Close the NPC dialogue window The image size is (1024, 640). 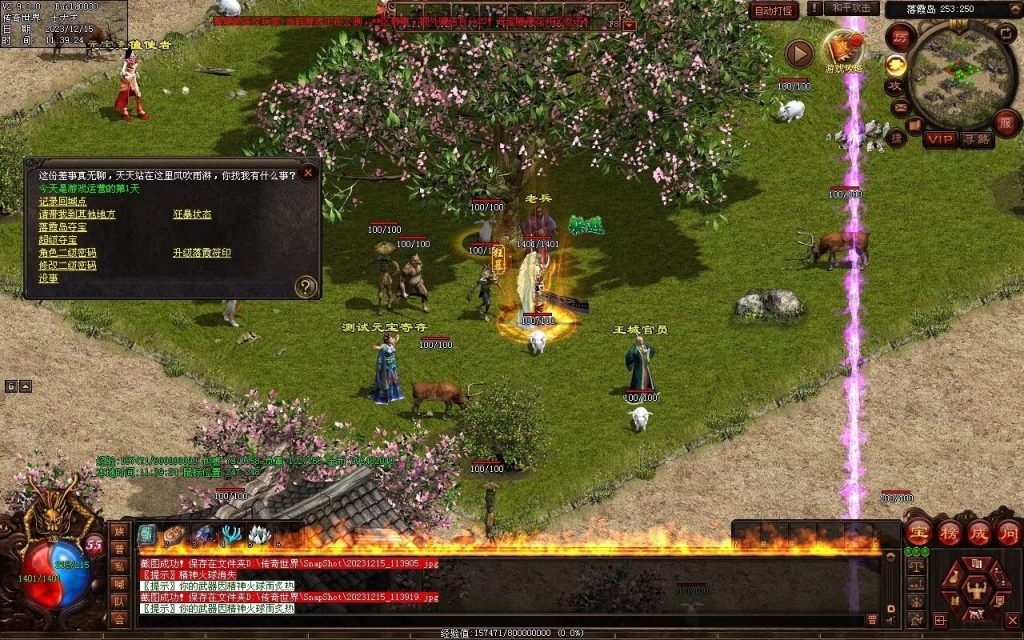point(308,172)
